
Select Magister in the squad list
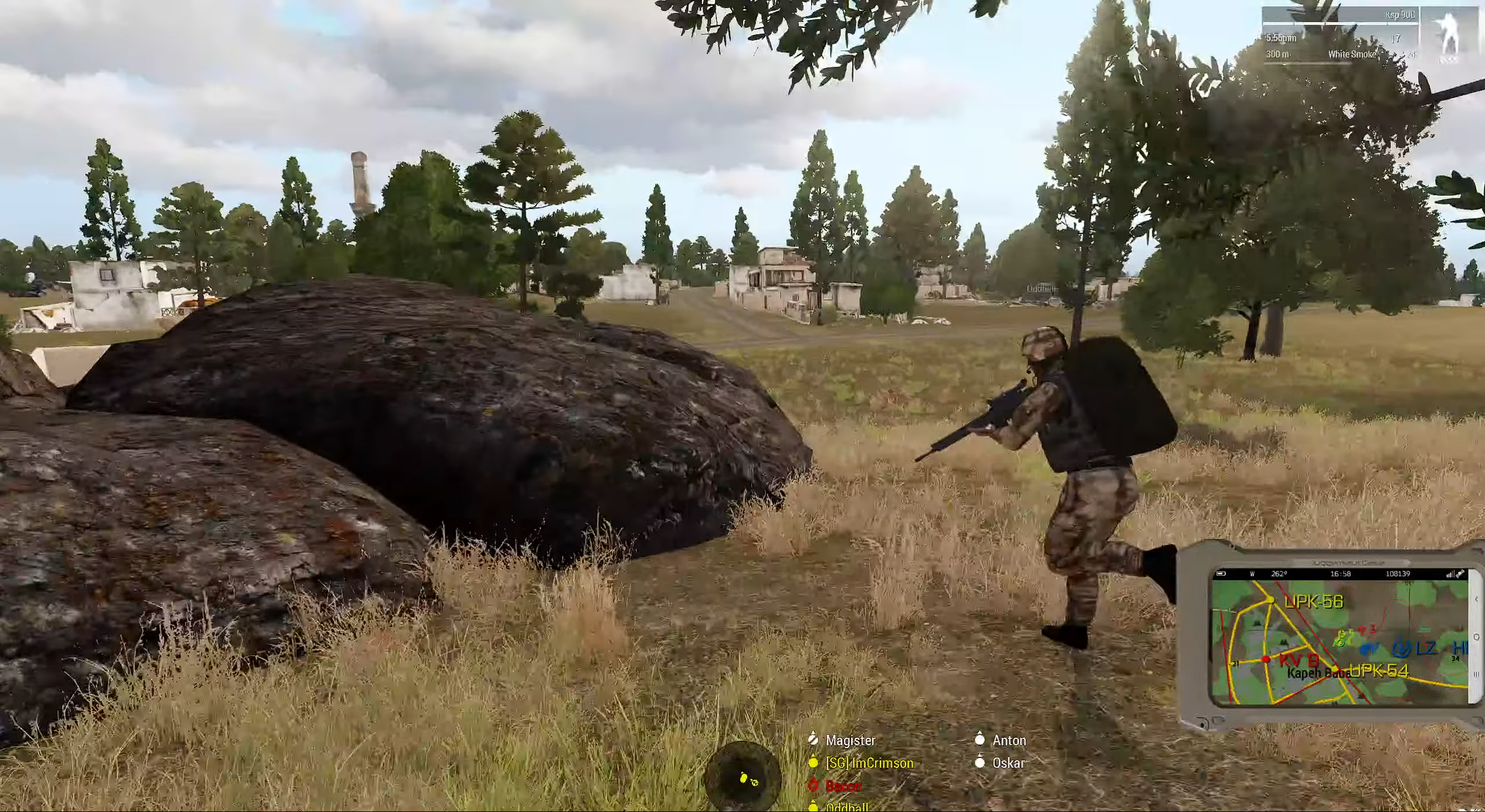[849, 740]
